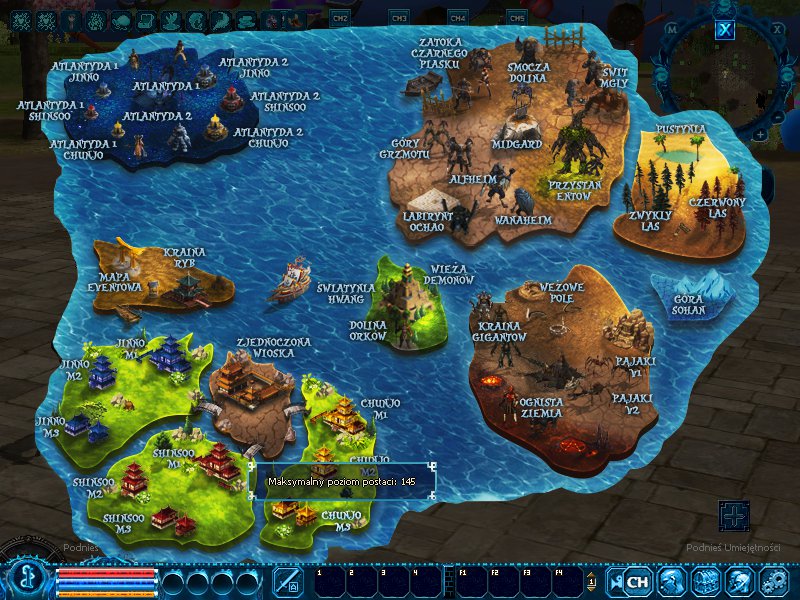800x600 pixels.
Task: Pick Czerwony Las on the map
Action: [x=717, y=208]
